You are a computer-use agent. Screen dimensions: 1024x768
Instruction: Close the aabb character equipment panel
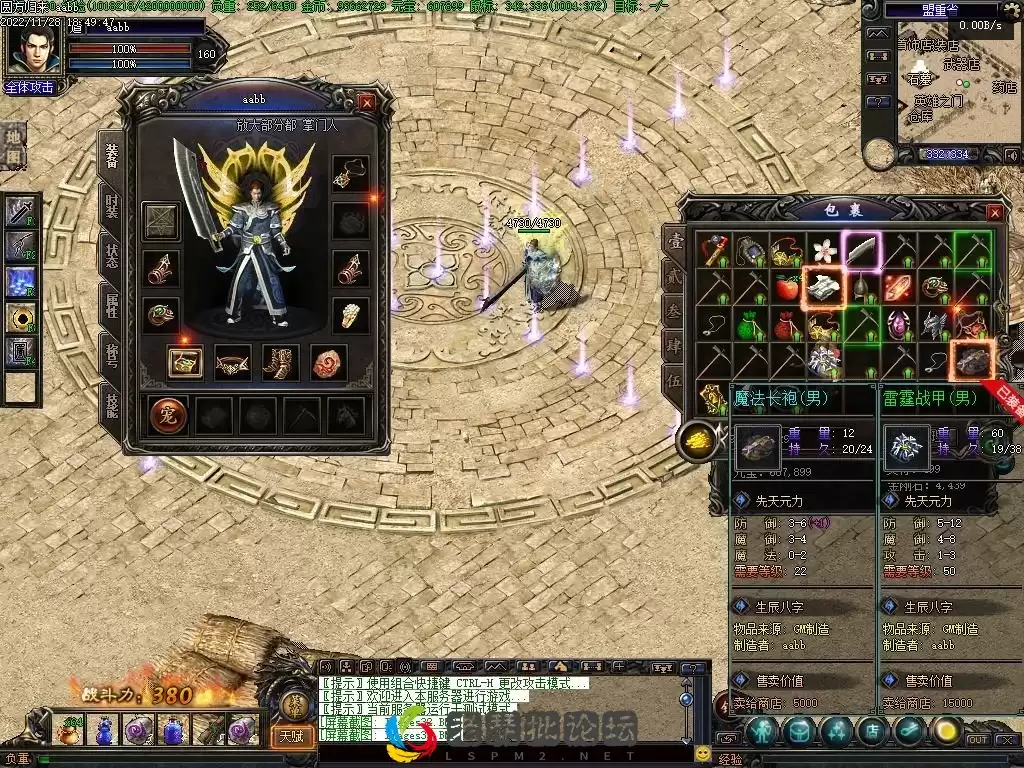[367, 102]
